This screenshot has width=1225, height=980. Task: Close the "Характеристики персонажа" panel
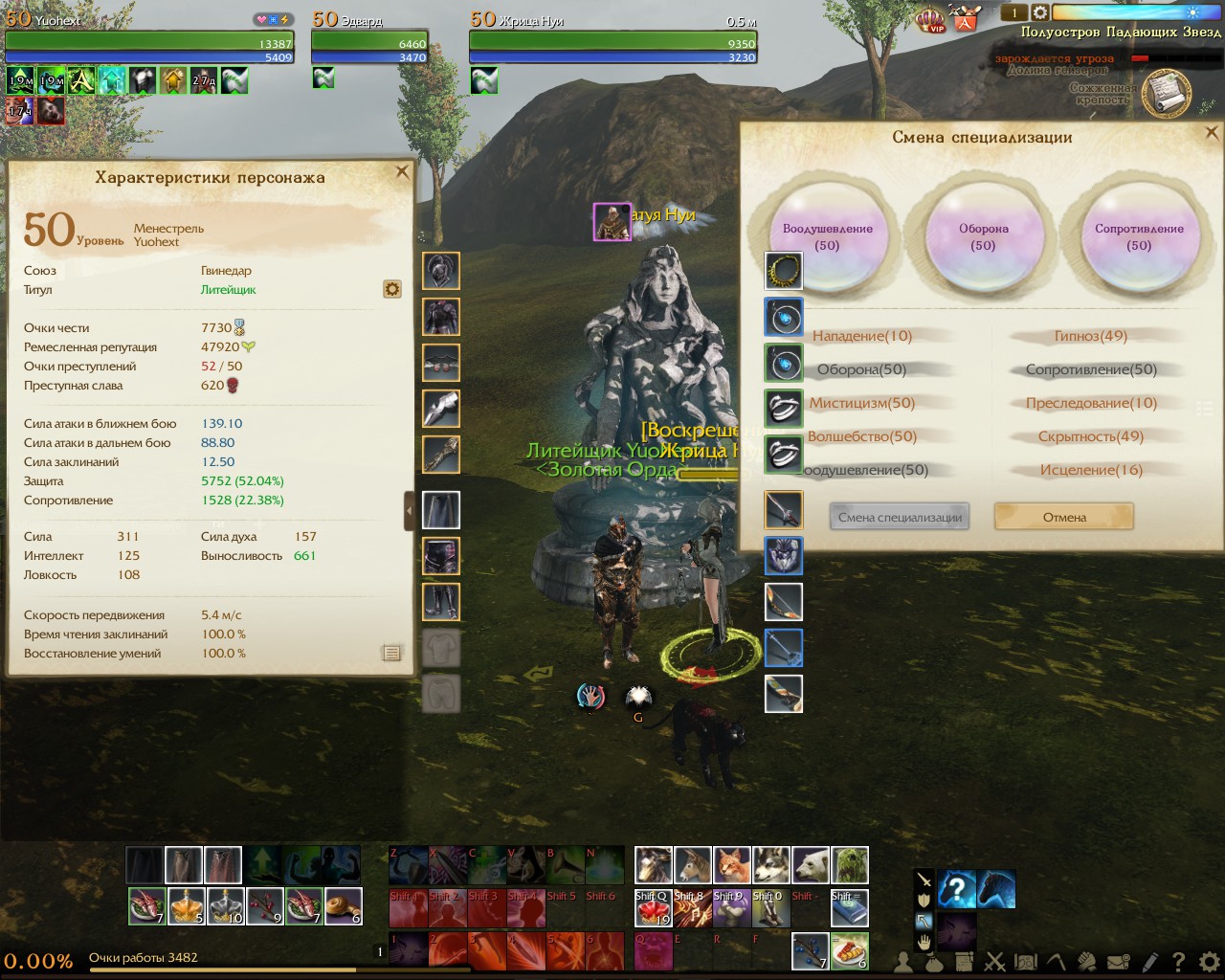pos(402,172)
